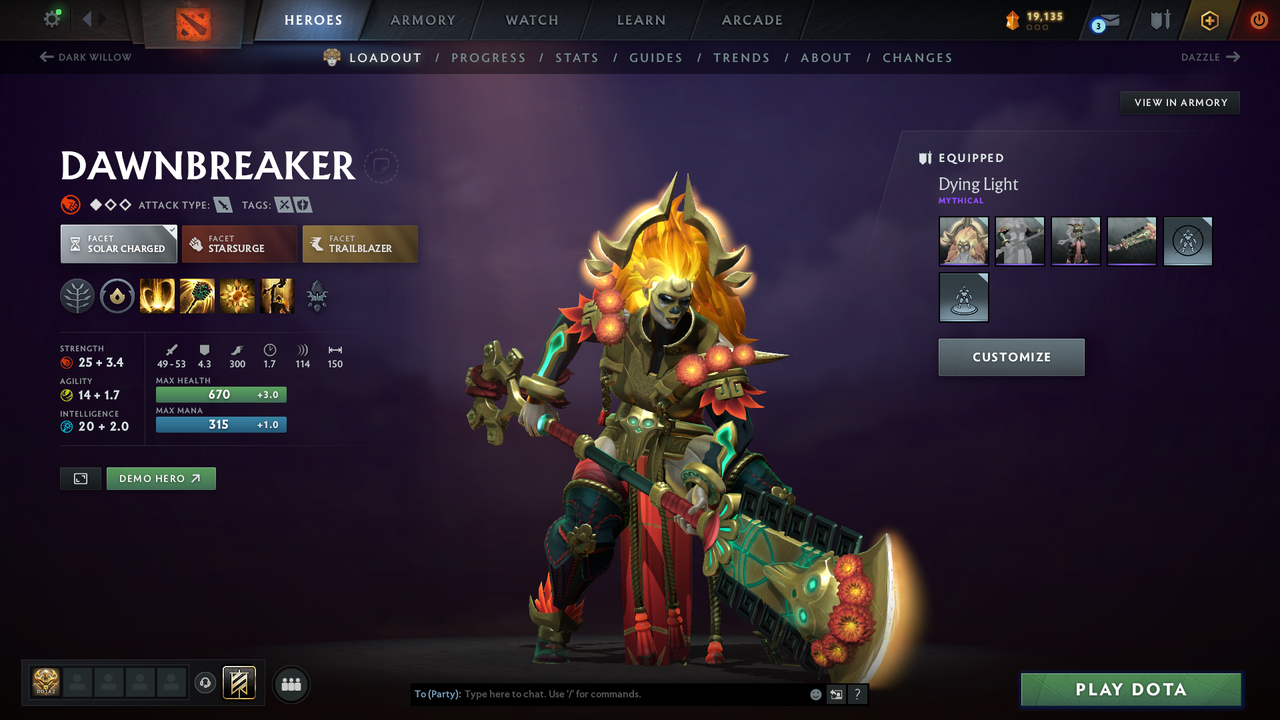The image size is (1280, 720).
Task: Select the Starbreaker ability icon
Action: tap(157, 295)
